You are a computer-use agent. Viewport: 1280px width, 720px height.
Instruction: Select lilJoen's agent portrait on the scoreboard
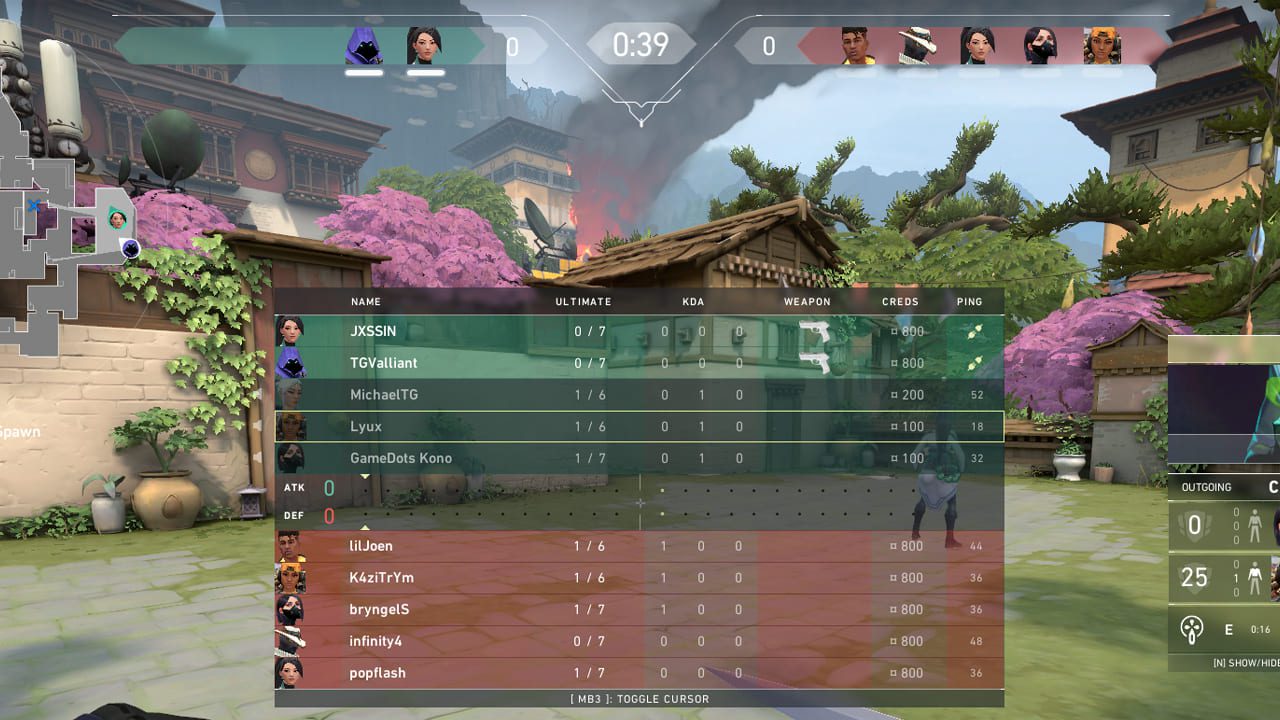click(292, 546)
